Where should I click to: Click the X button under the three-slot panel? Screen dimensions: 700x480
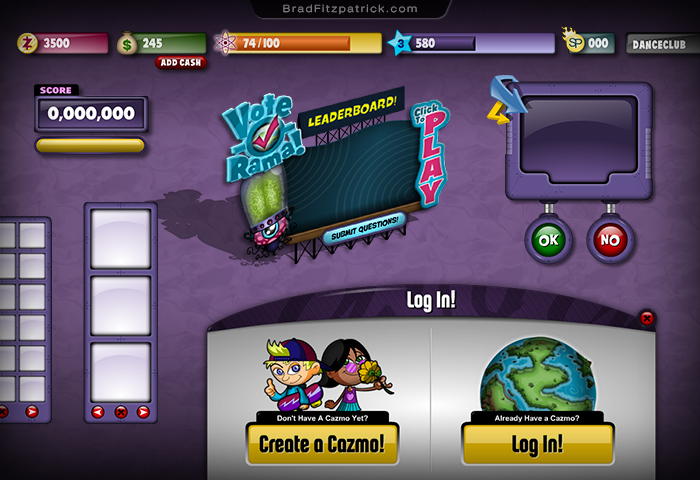[x=120, y=411]
